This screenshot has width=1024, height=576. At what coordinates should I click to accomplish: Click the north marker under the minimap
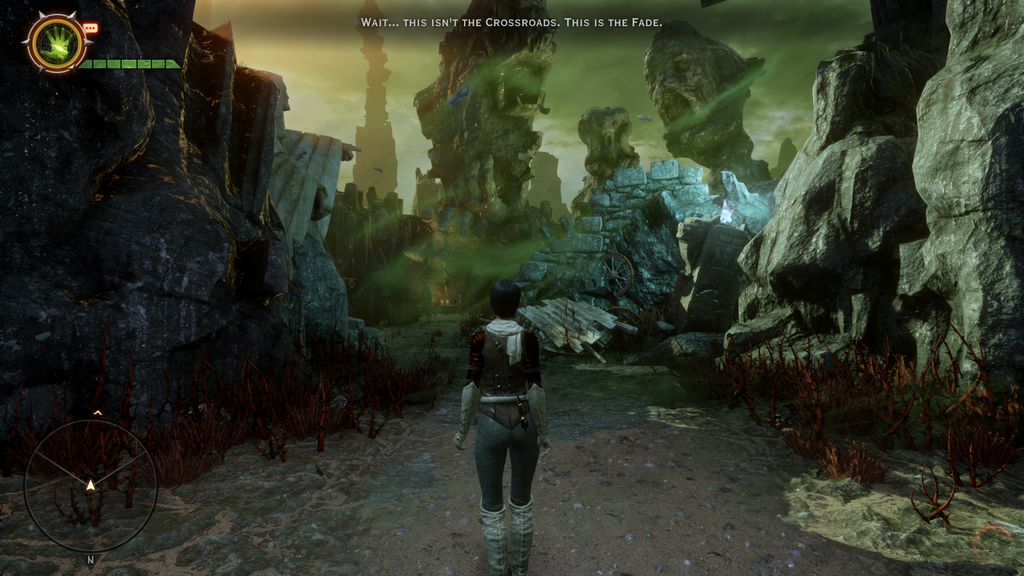click(x=90, y=560)
